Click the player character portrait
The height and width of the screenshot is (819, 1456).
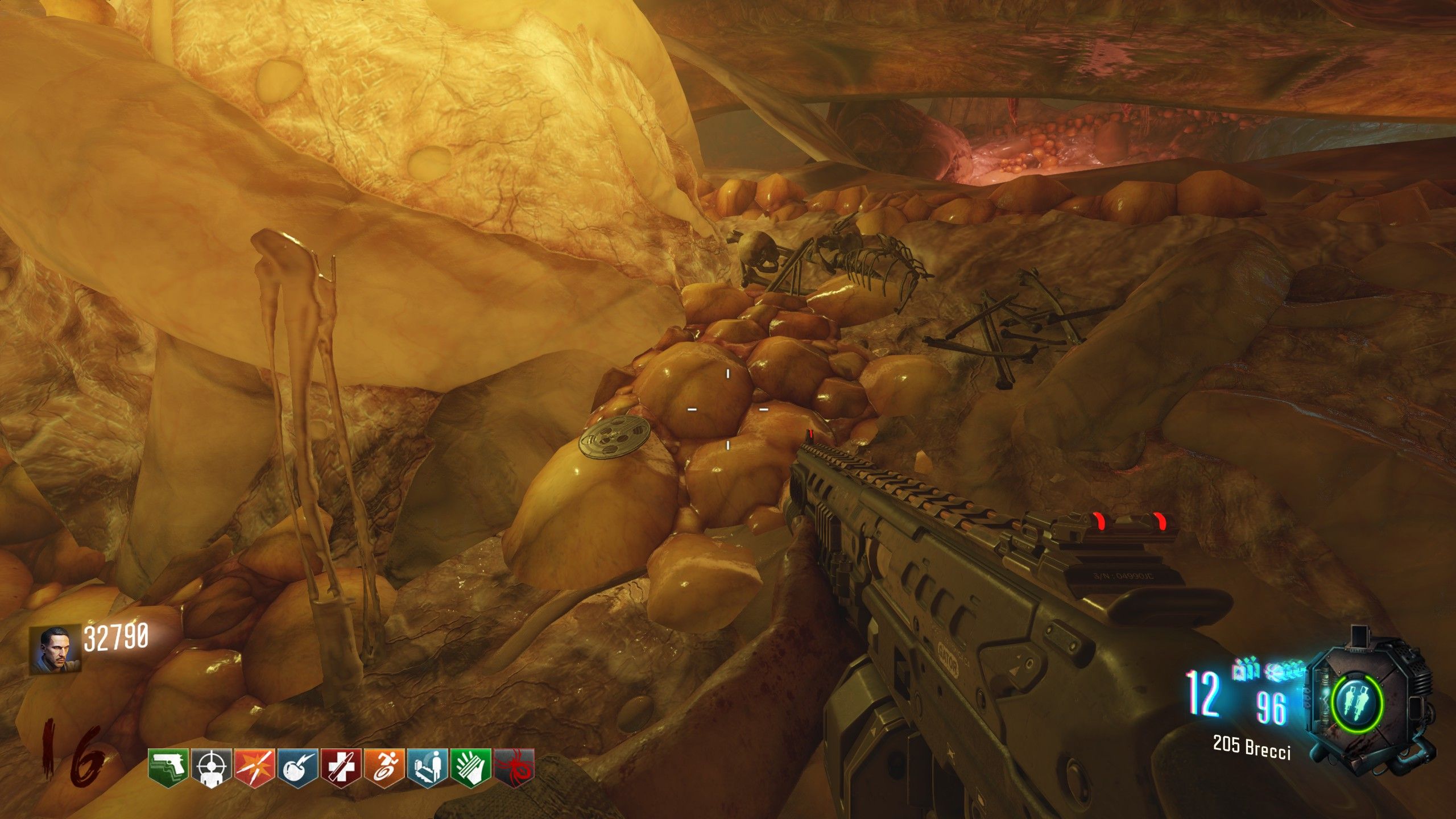[x=55, y=650]
